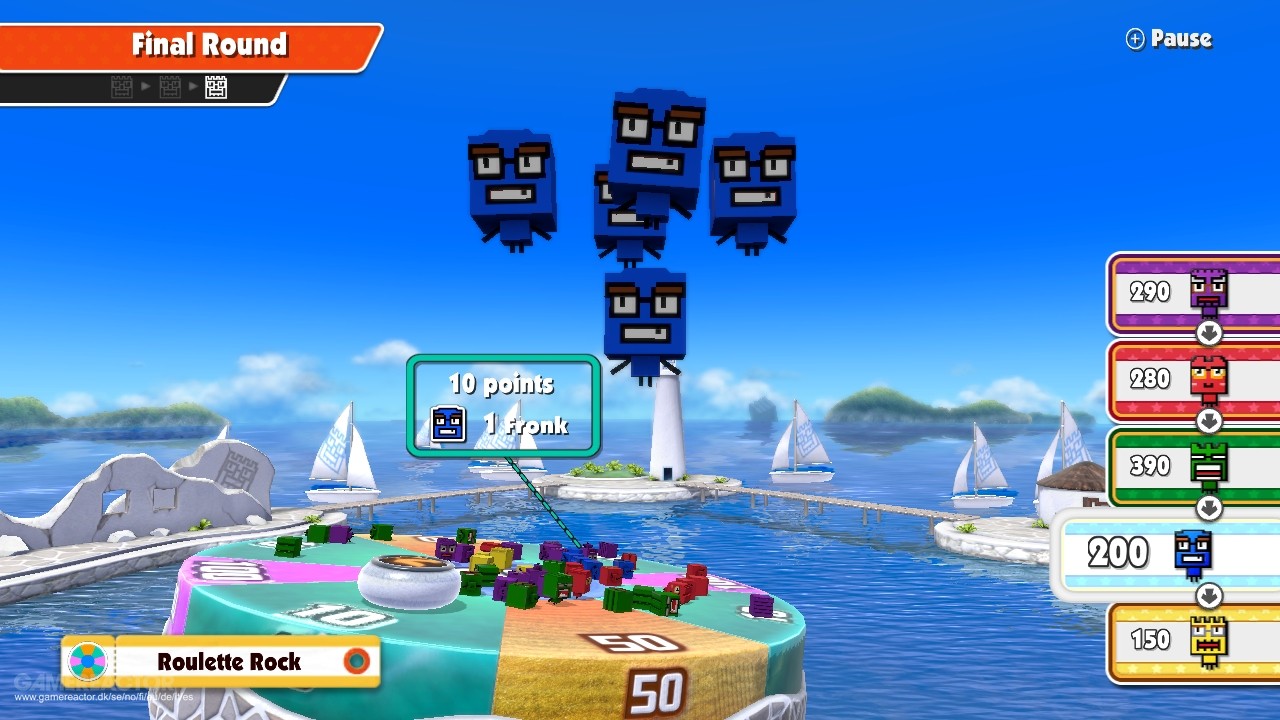Click the Roulette Rock label
This screenshot has height=720, width=1280.
pyautogui.click(x=230, y=661)
